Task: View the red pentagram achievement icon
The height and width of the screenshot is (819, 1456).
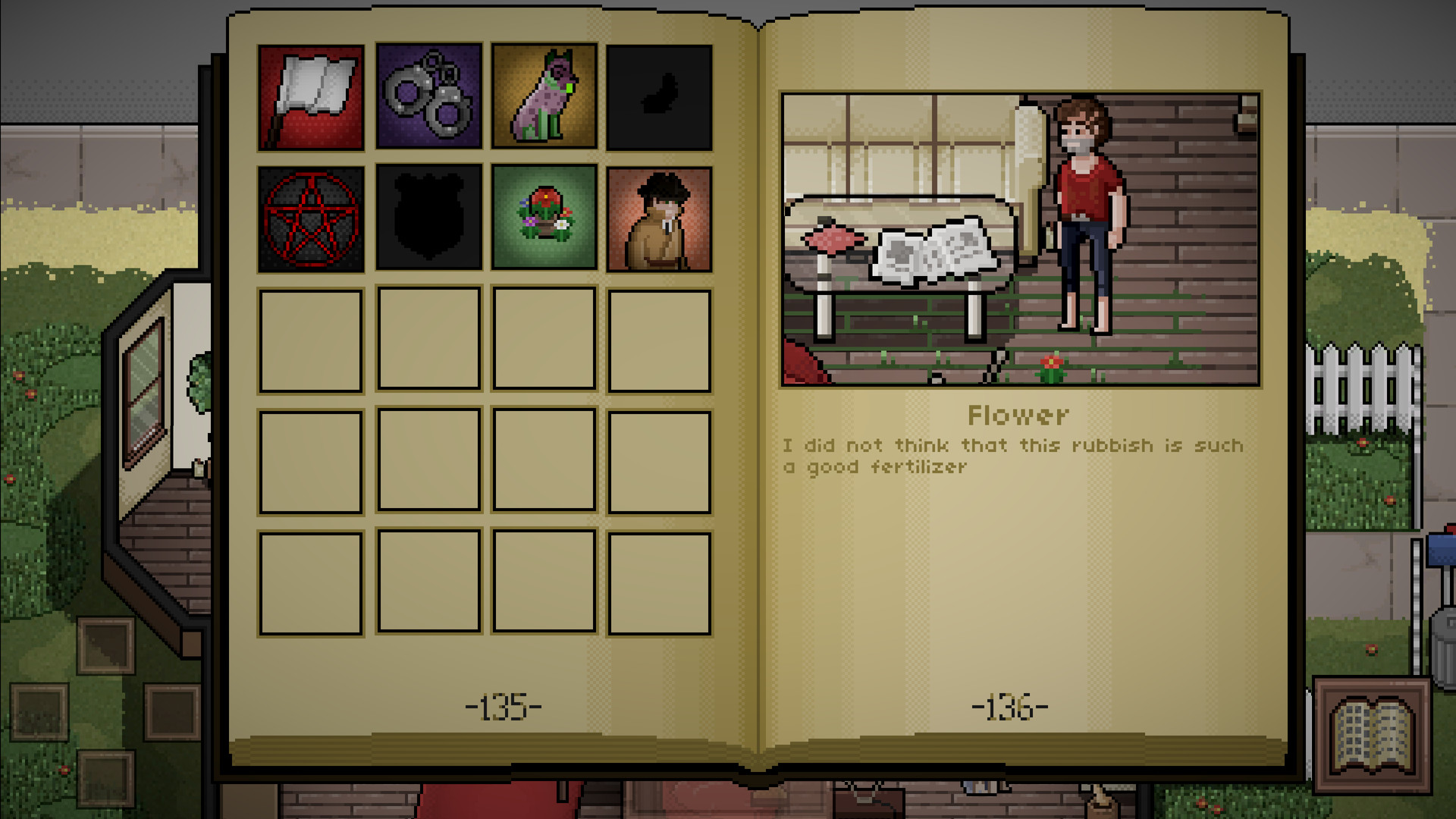Action: (x=311, y=220)
